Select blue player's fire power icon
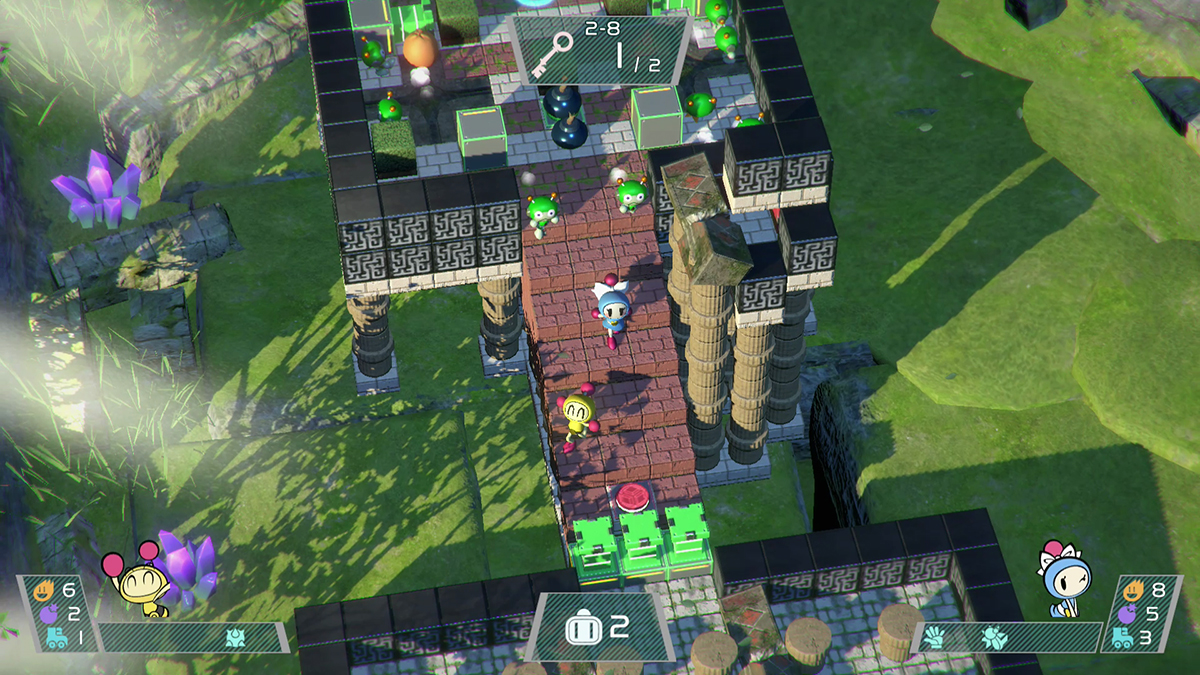The image size is (1200, 675). coord(1133,589)
